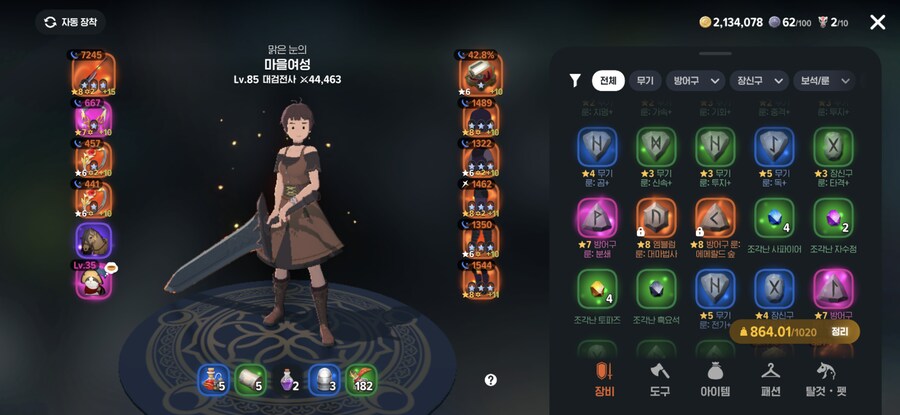
Task: Close the equipment screen with the X
Action: (877, 22)
